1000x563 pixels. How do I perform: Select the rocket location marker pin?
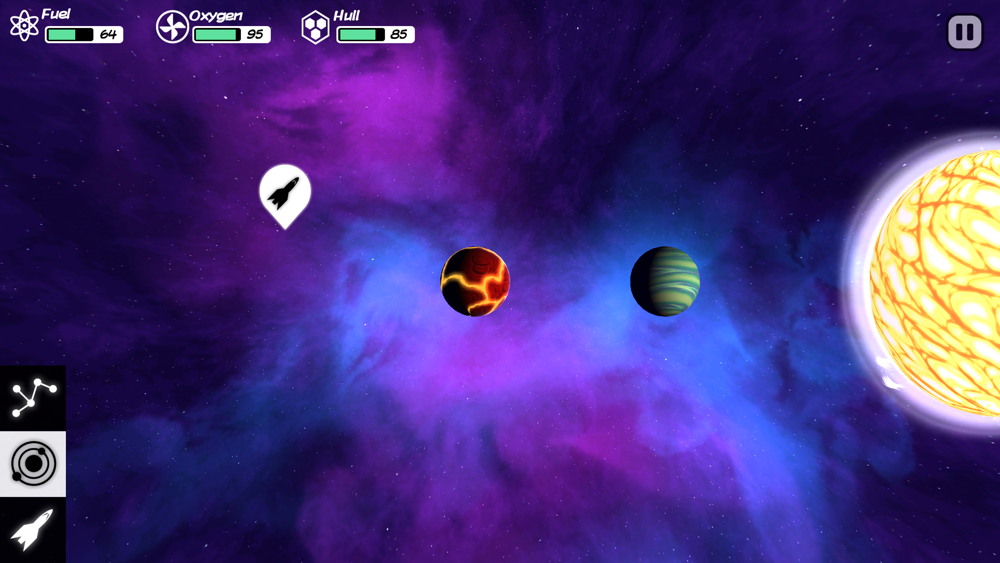[285, 192]
